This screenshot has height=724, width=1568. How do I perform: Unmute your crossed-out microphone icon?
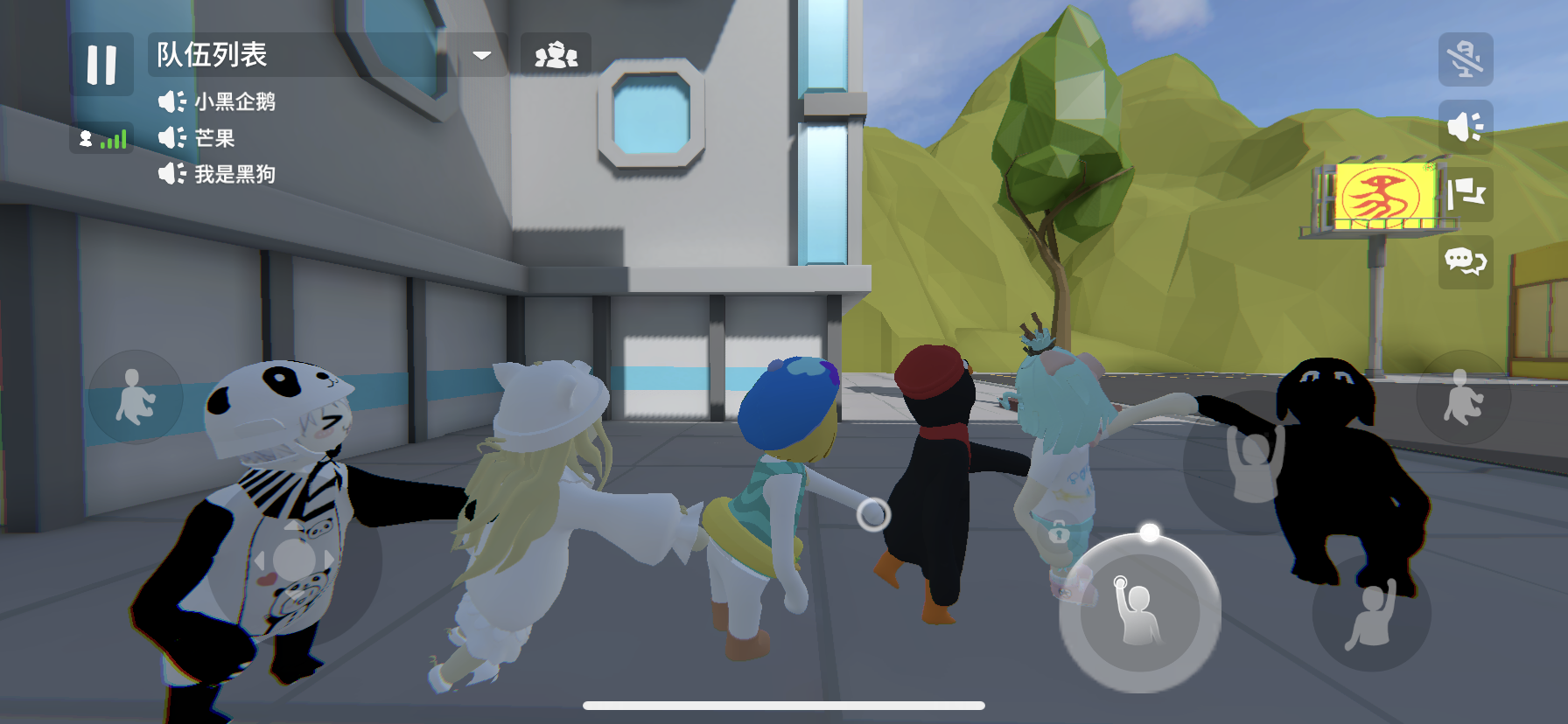pyautogui.click(x=1465, y=59)
